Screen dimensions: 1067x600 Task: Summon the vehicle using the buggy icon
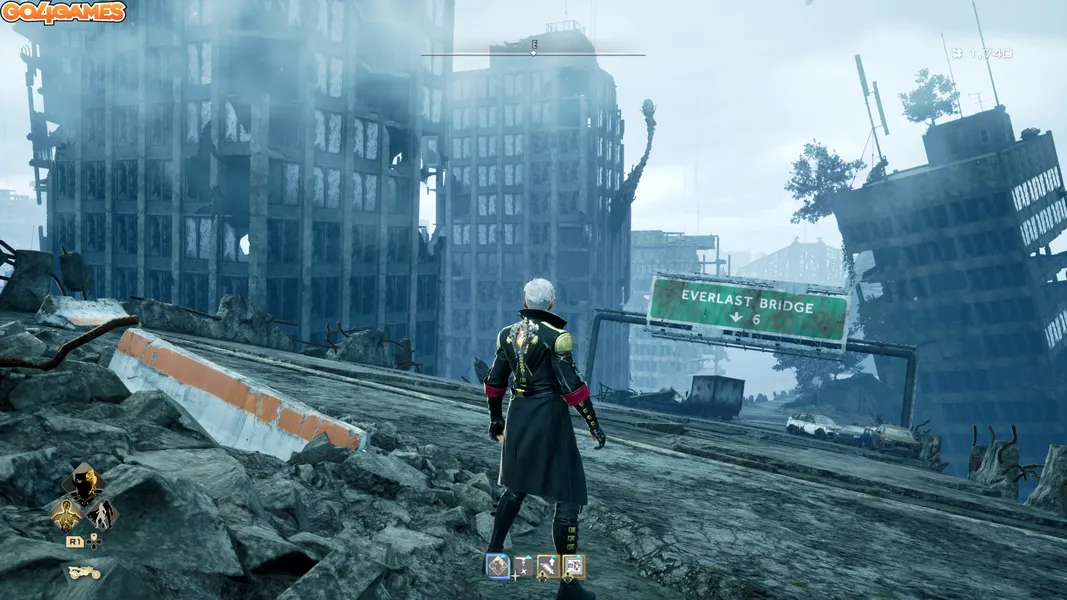[83, 573]
